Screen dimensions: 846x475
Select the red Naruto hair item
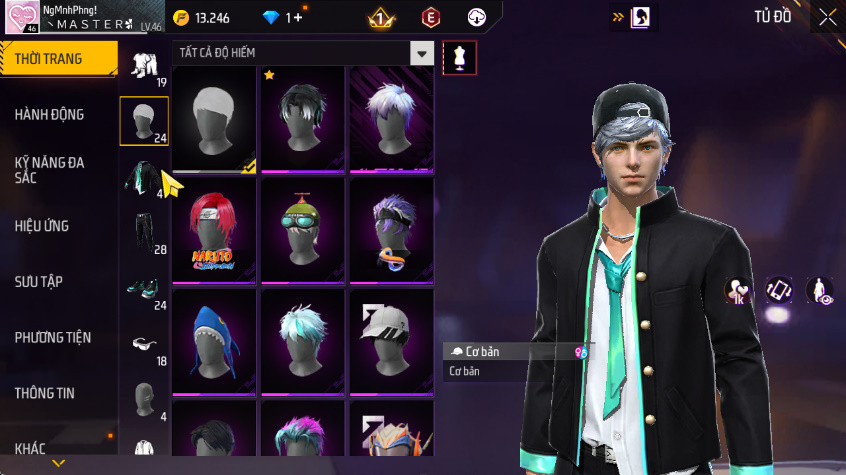point(215,234)
